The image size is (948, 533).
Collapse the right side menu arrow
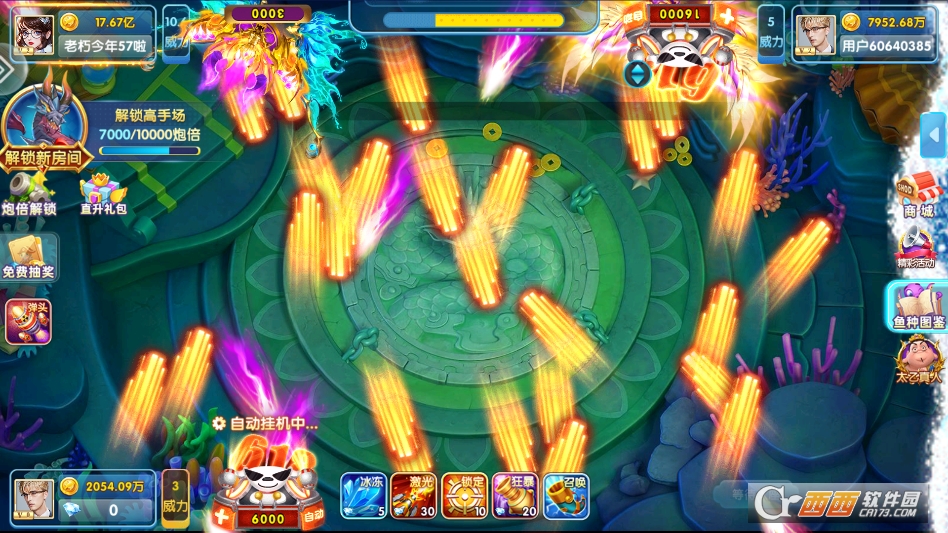934,137
